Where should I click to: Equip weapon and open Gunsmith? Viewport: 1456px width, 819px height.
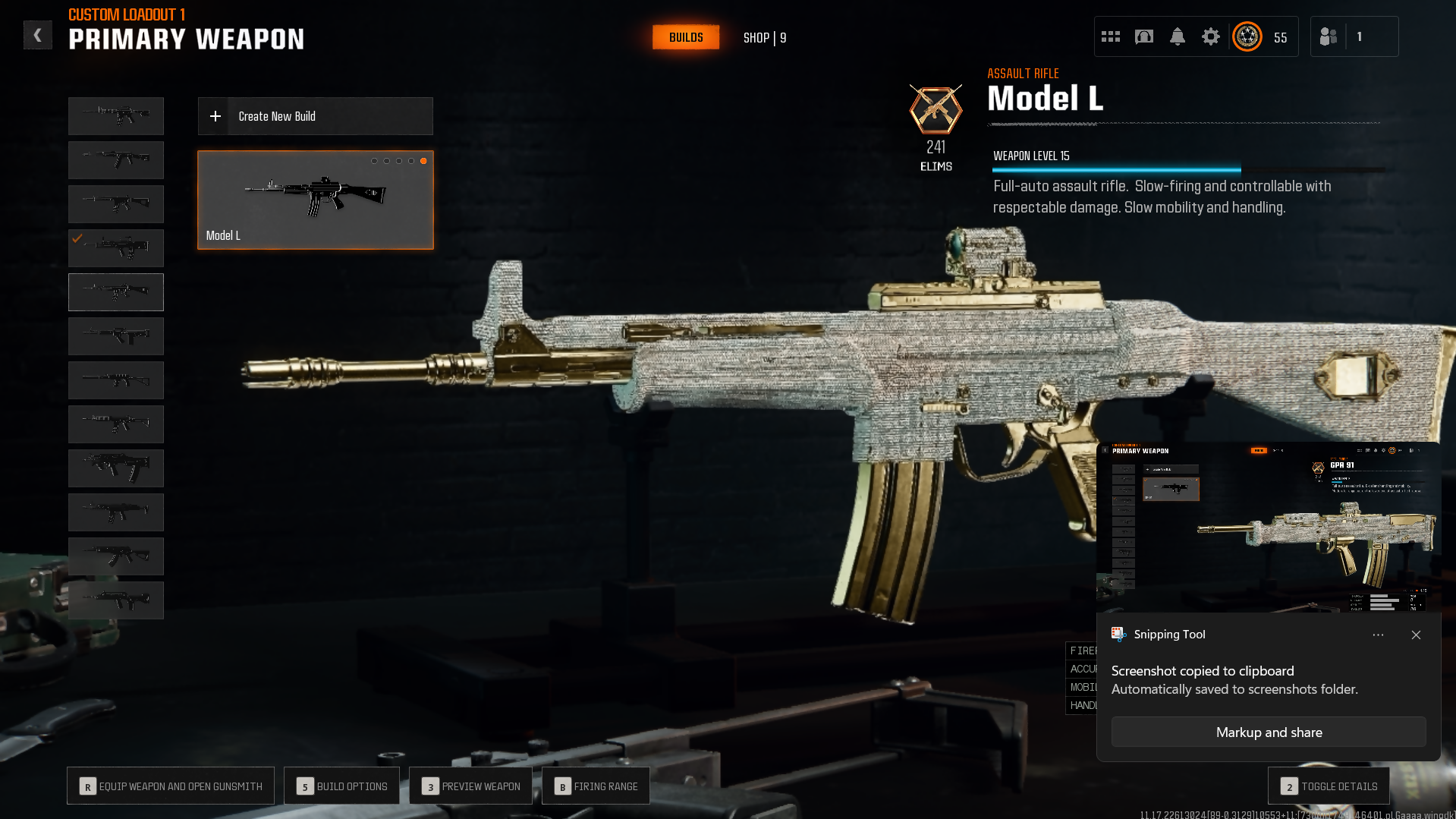171,786
